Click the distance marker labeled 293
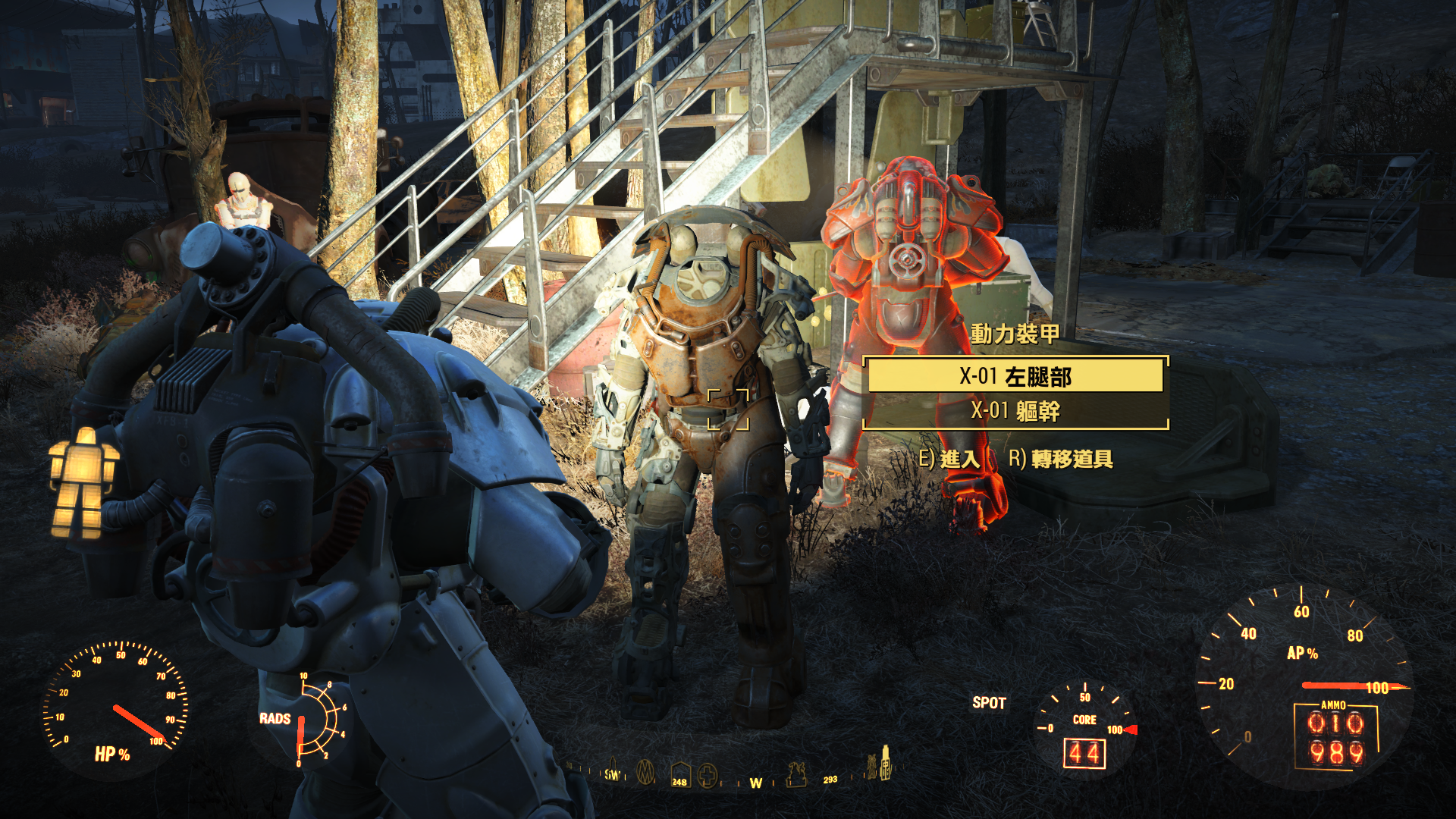This screenshot has height=819, width=1456. pyautogui.click(x=830, y=780)
